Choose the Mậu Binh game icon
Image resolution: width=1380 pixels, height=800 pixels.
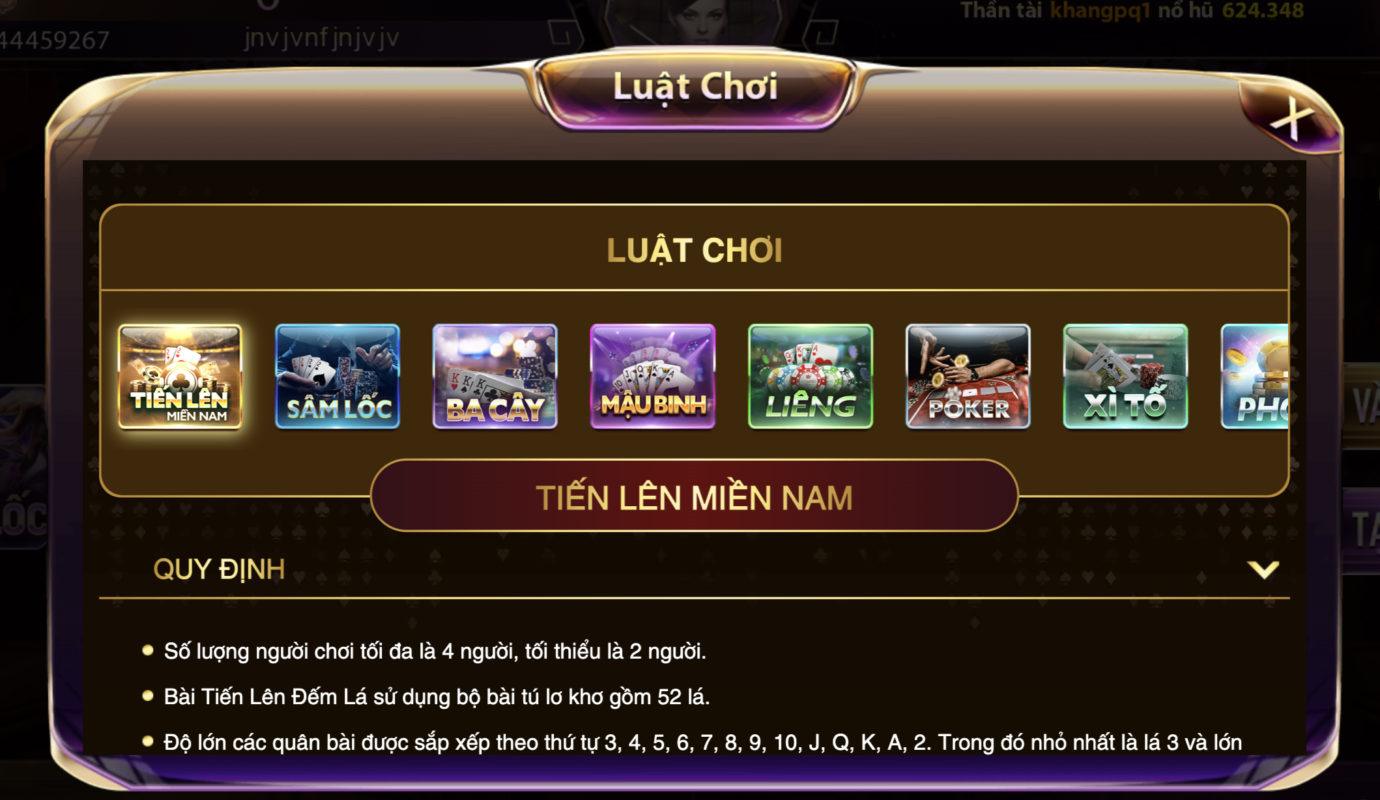(x=653, y=376)
